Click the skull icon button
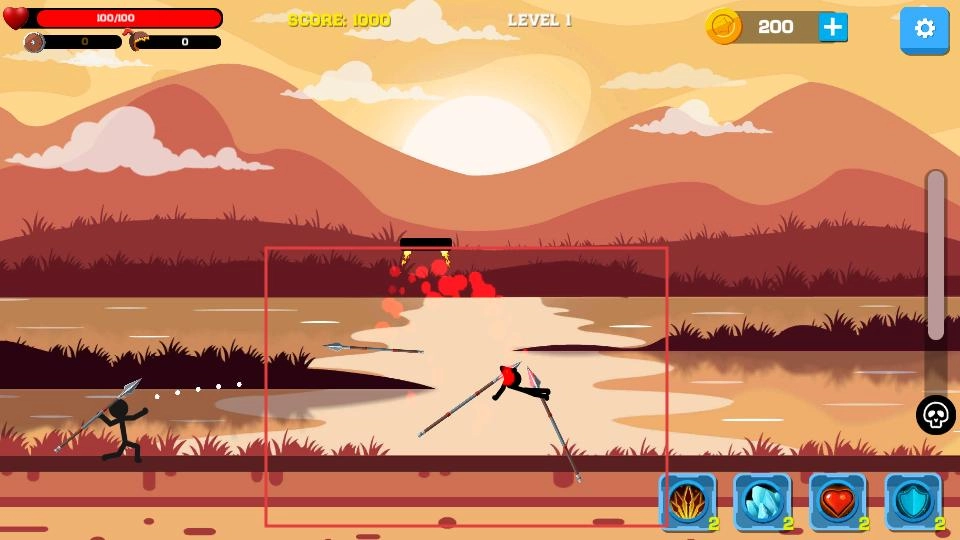 pyautogui.click(x=935, y=415)
